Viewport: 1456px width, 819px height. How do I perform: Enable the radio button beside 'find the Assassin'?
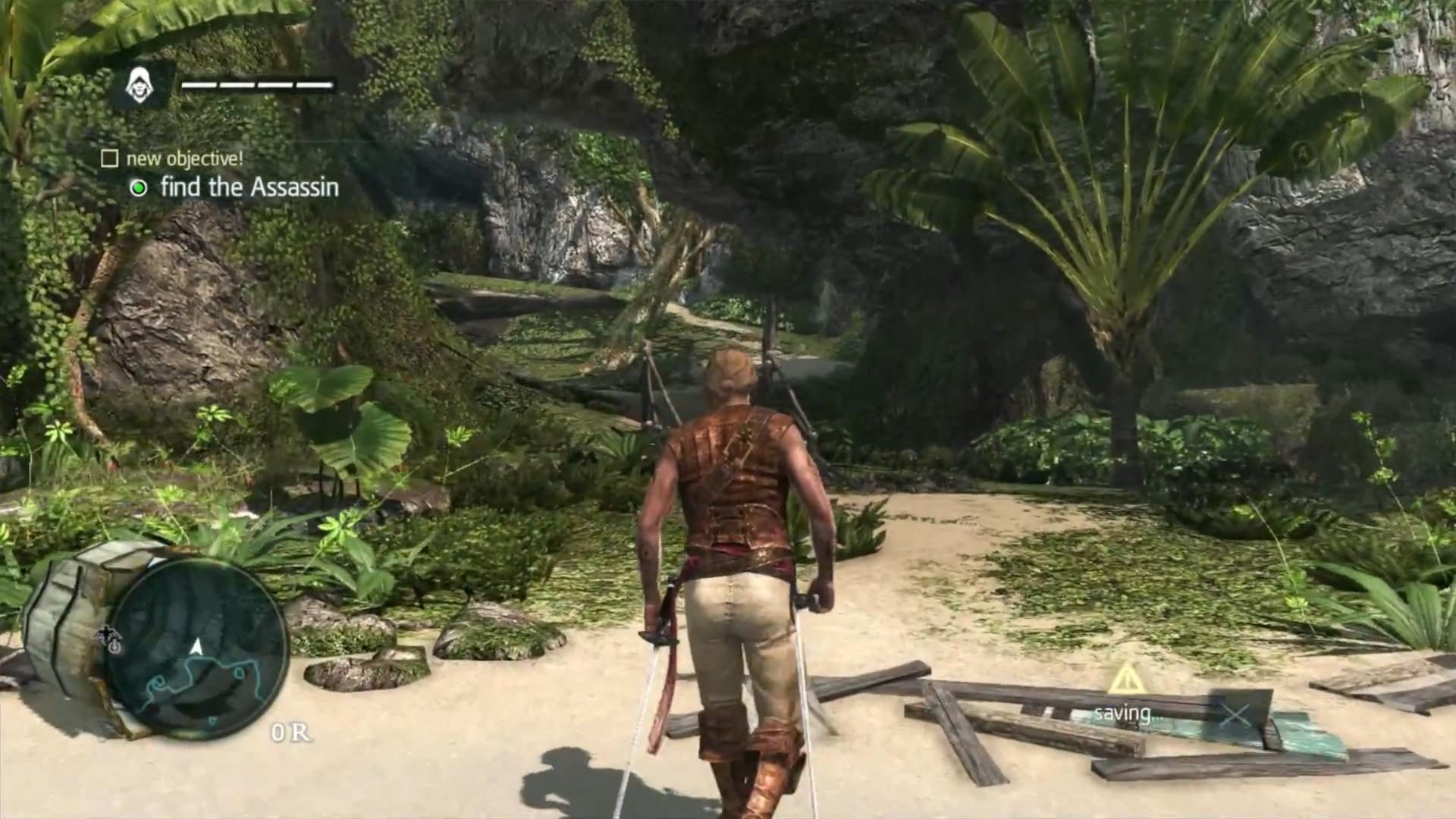point(139,187)
